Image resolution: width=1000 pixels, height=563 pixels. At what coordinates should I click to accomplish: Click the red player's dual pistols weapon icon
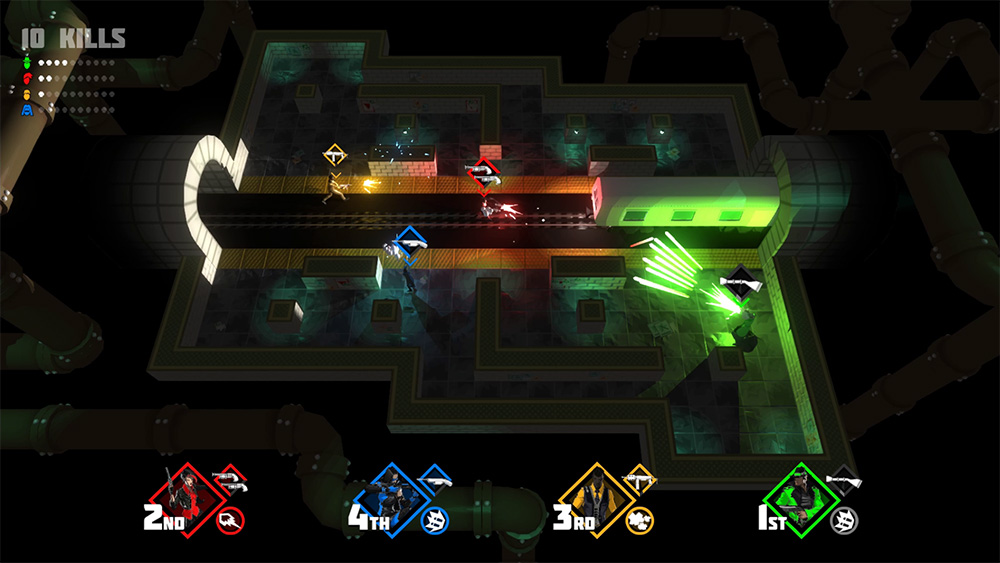[x=232, y=483]
